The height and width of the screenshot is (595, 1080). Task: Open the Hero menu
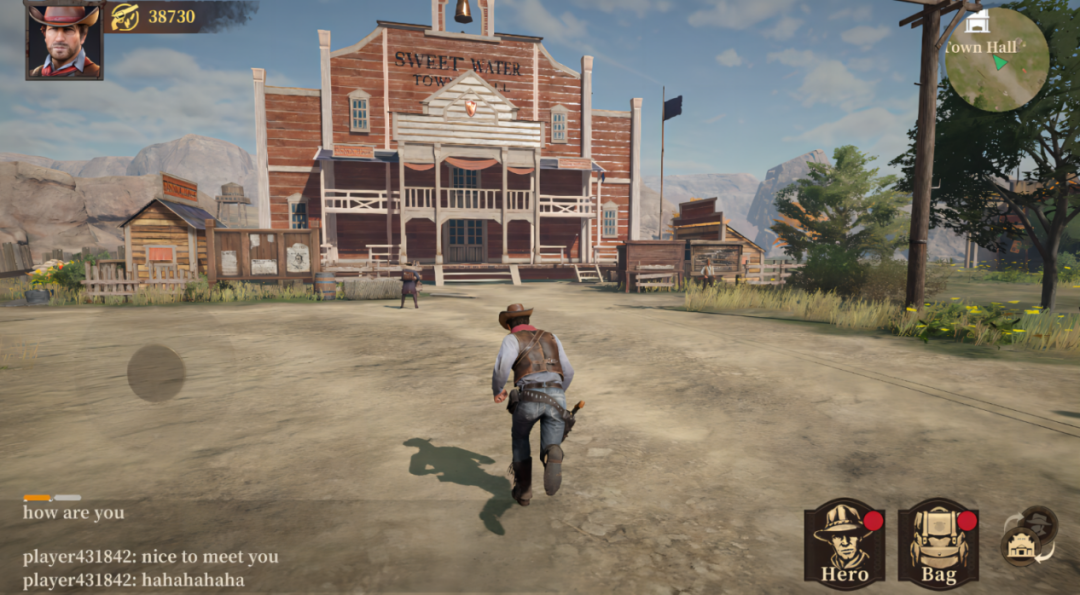tap(844, 543)
